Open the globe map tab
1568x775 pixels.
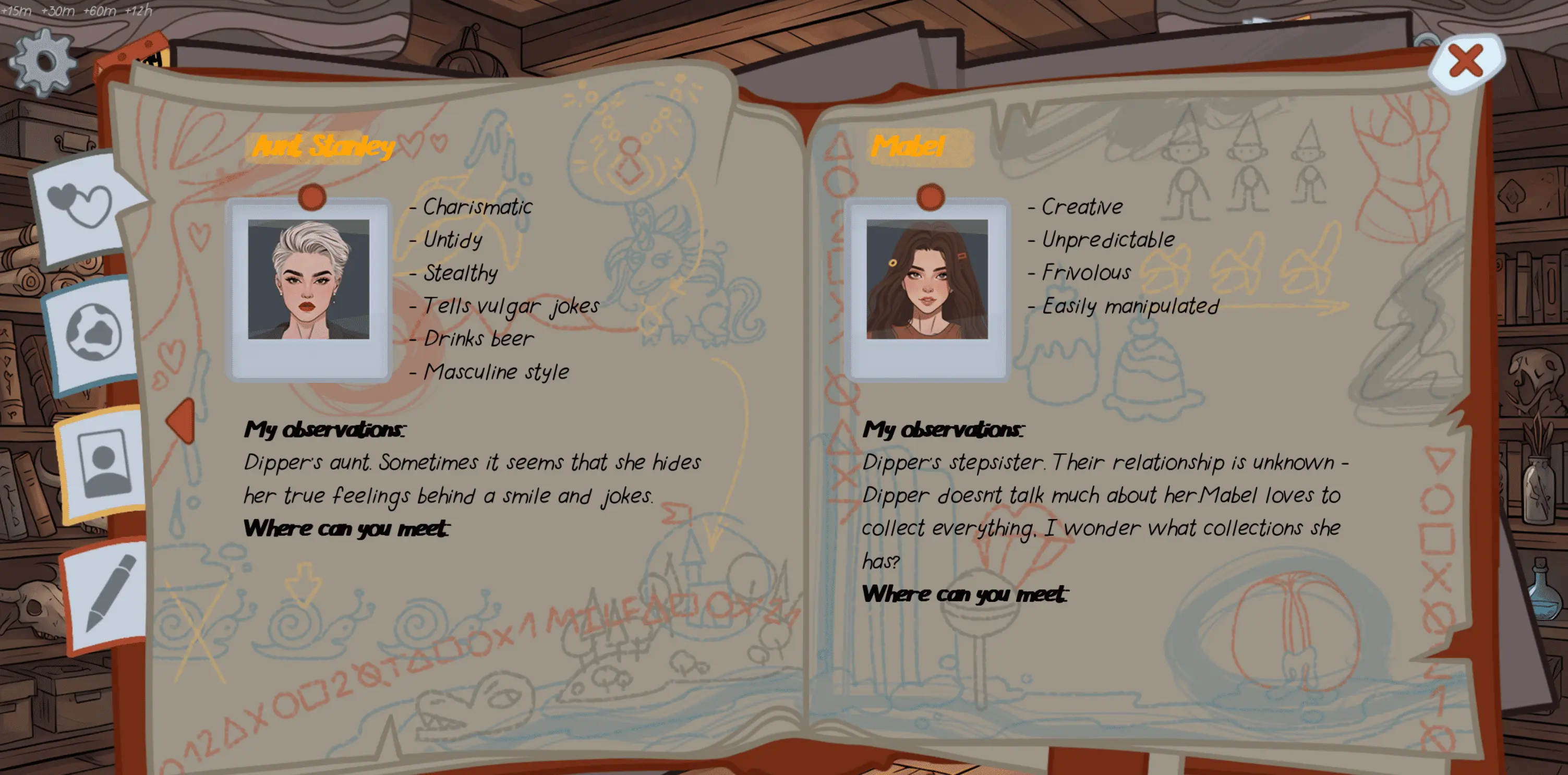(94, 332)
